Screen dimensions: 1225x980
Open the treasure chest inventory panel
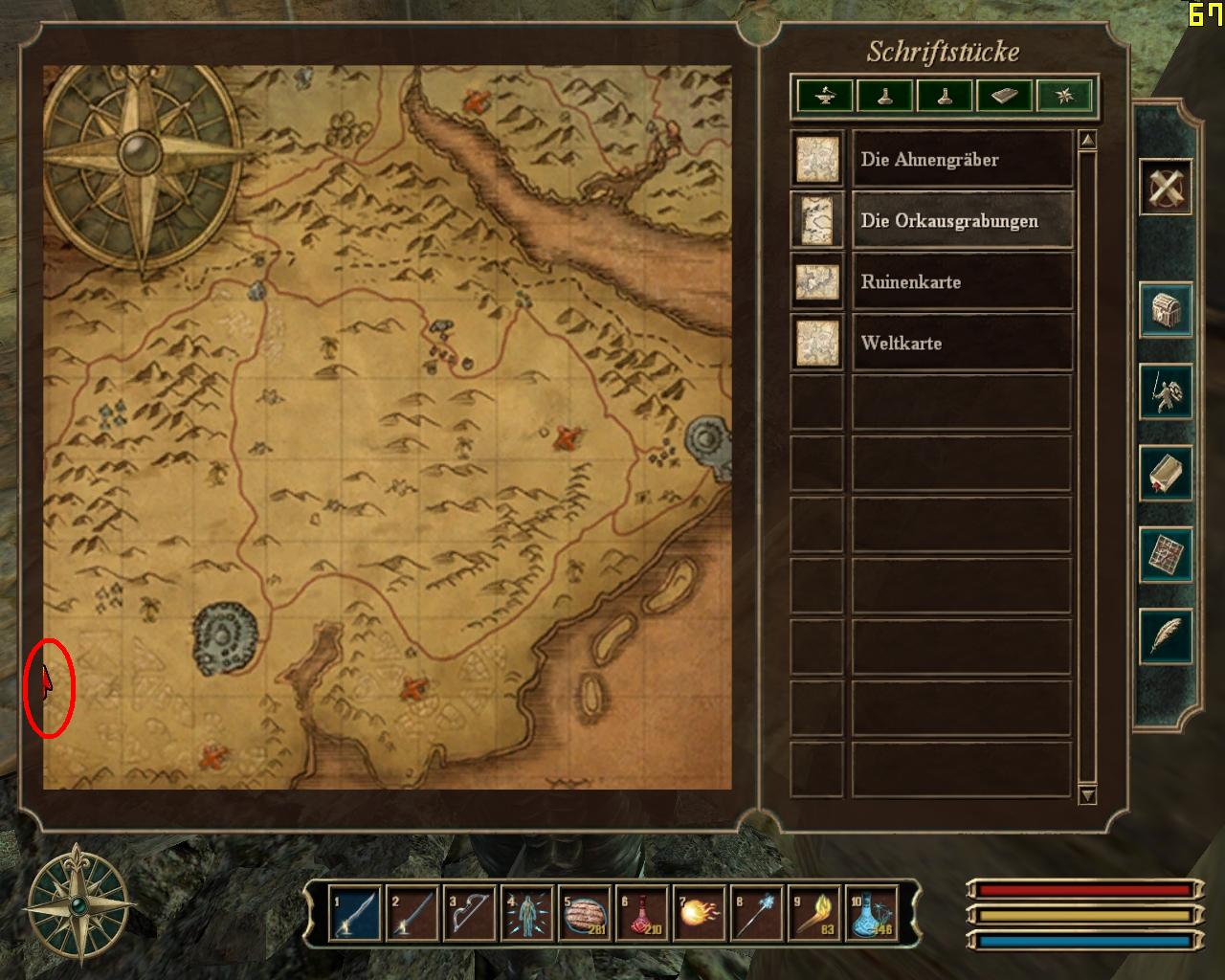pyautogui.click(x=1165, y=310)
